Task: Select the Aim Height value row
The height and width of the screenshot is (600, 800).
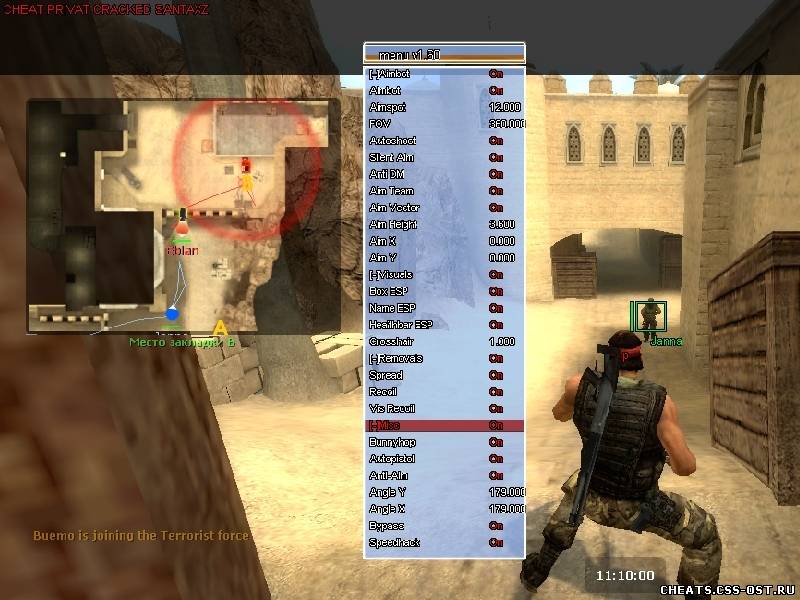Action: 445,224
